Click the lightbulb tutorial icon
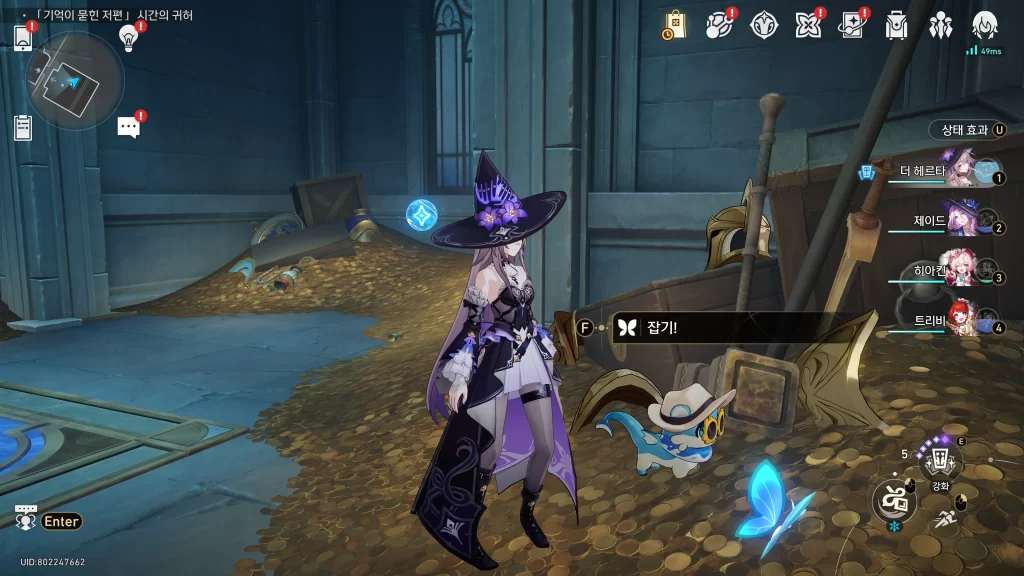Screen dimensions: 1024x576 128,38
